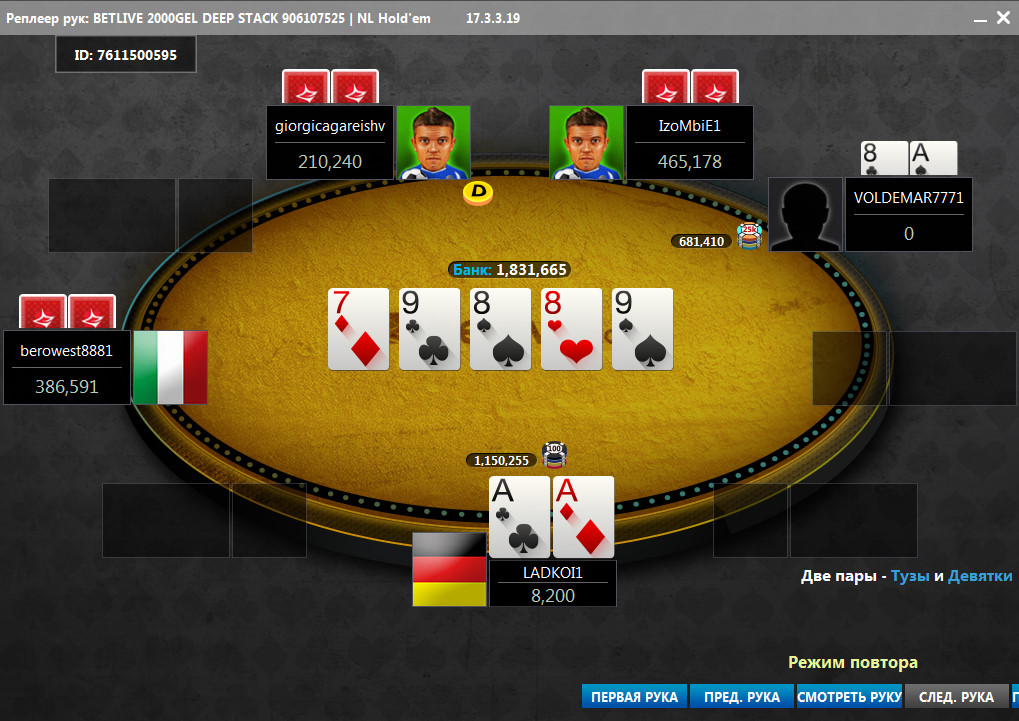
Task: Select LADKOI1's player panel
Action: 552,583
